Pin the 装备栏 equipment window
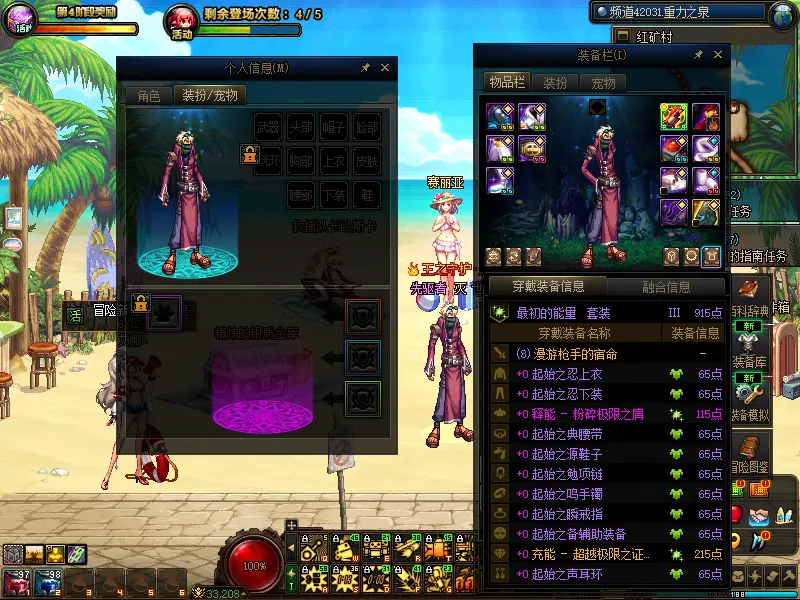The height and width of the screenshot is (600, 800). pyautogui.click(x=694, y=55)
